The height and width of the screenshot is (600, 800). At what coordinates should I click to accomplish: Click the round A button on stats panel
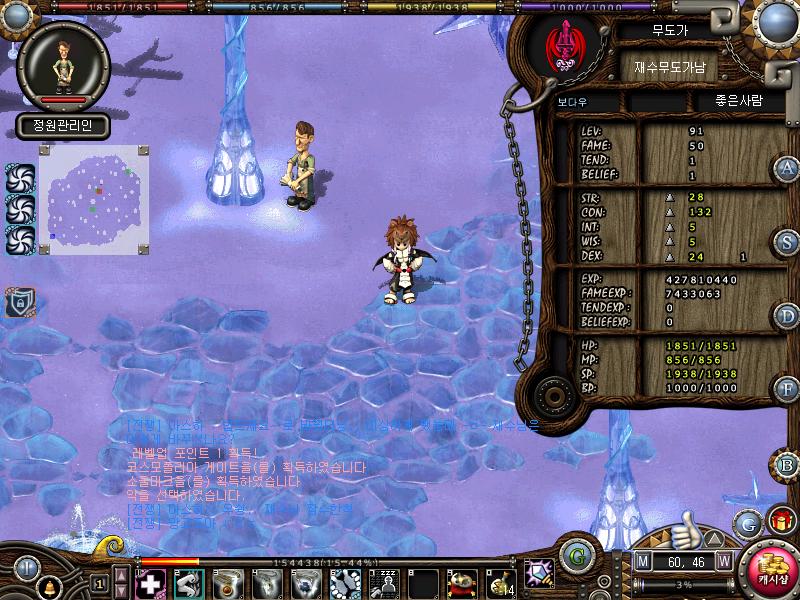pos(787,168)
